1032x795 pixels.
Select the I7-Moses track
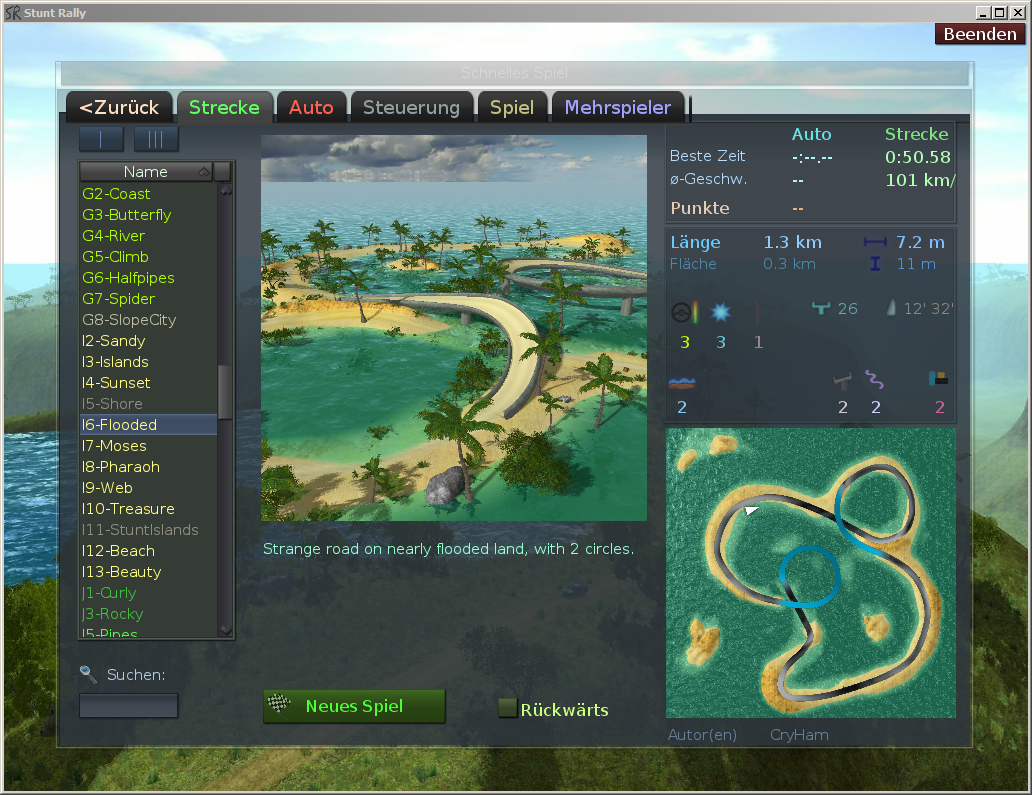114,446
